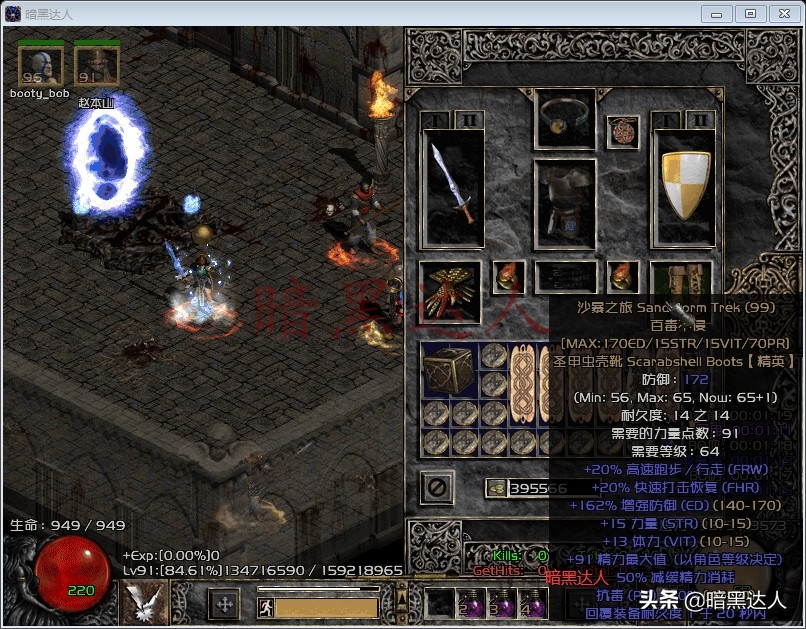
Task: Select the booty_bob party portrait
Action: tap(40, 66)
